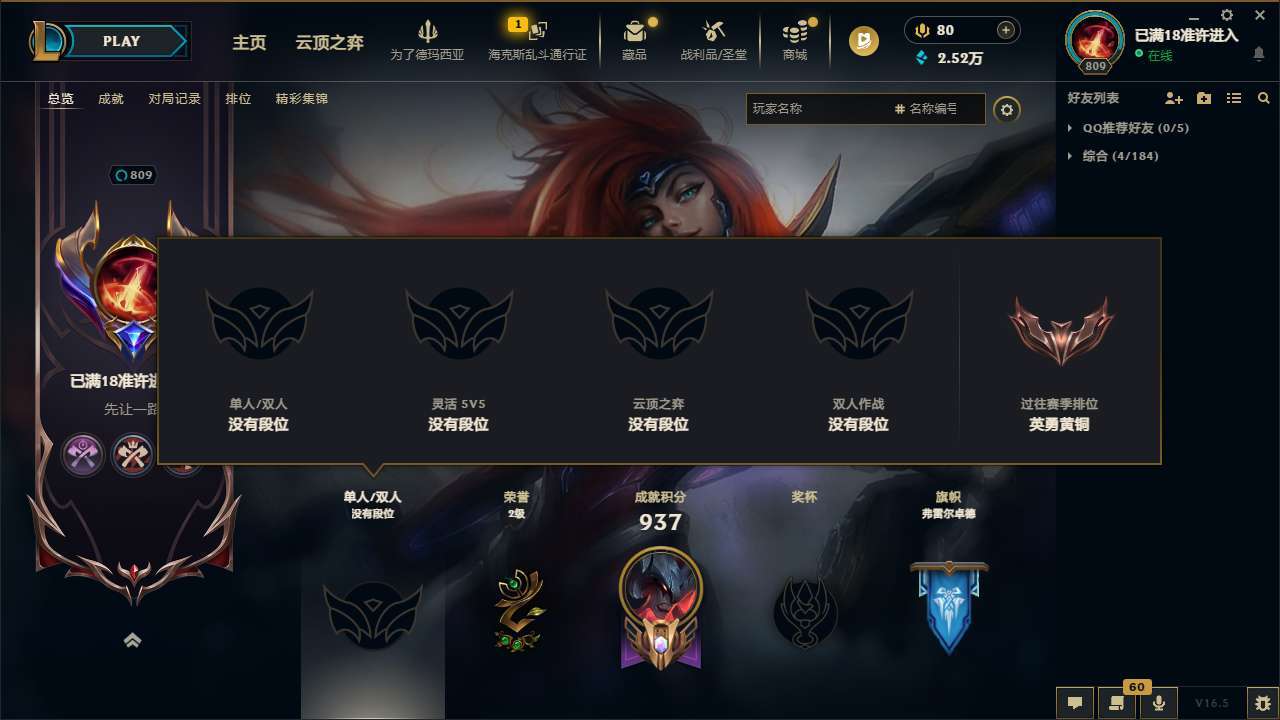Open the 战利品/圣堂 loot icon
This screenshot has height=720, width=1280.
coord(714,30)
